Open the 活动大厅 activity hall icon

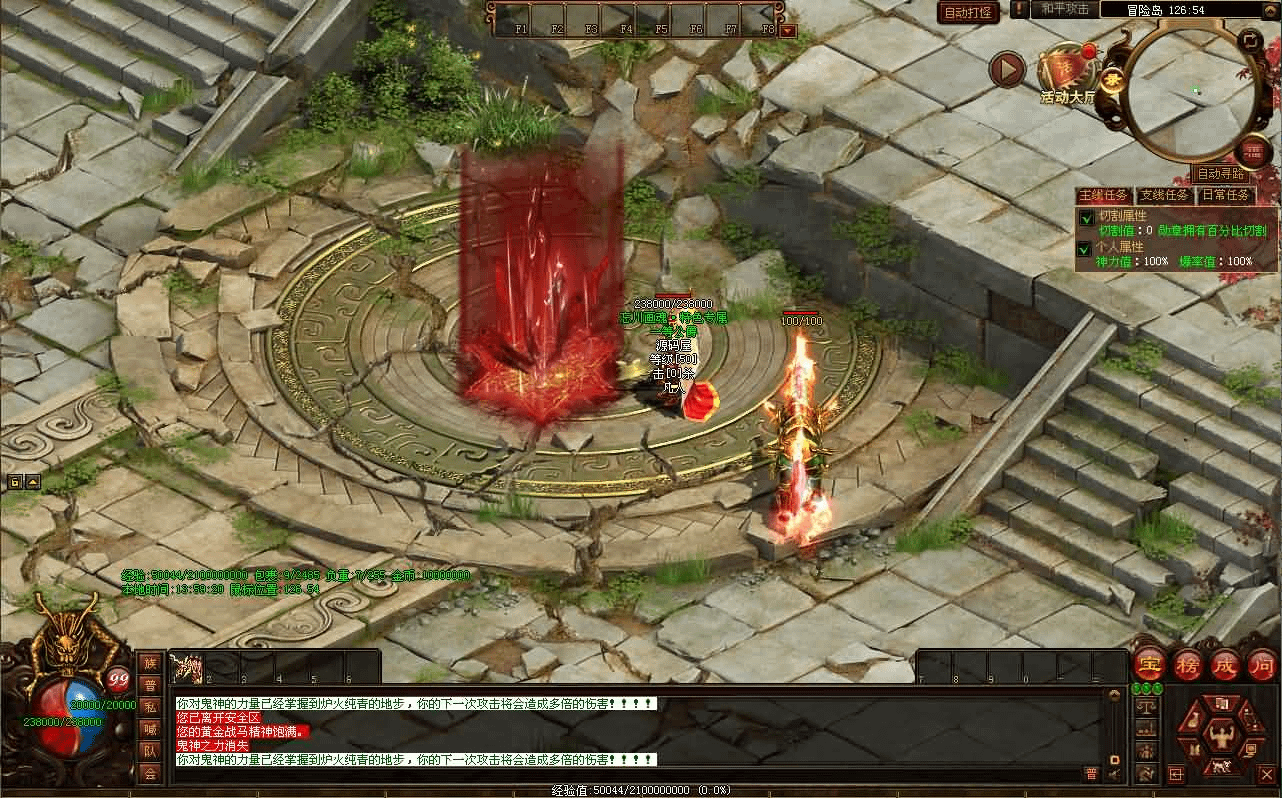click(x=1067, y=72)
